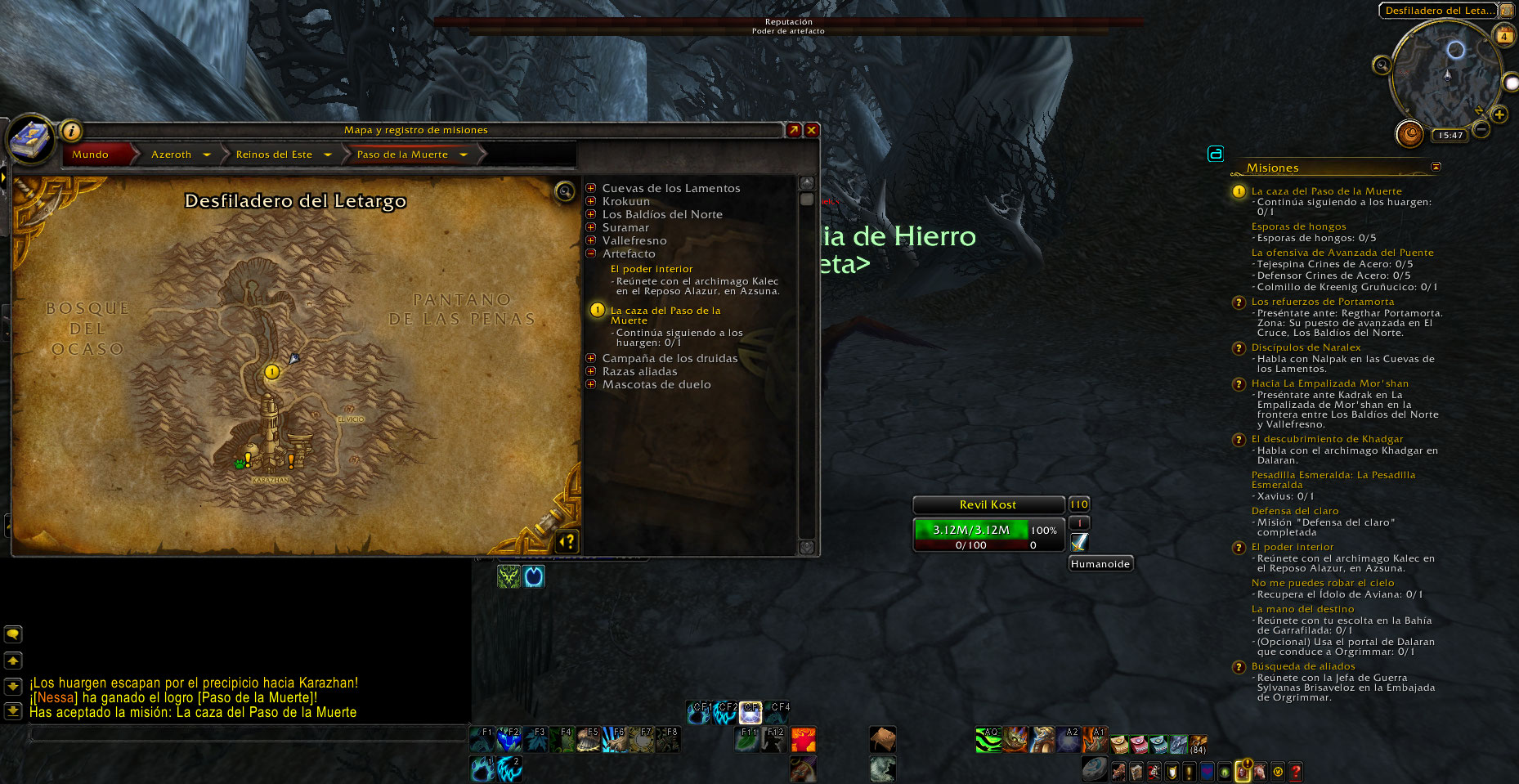
Task: Open the Reinos del Este dropdown
Action: [x=328, y=155]
